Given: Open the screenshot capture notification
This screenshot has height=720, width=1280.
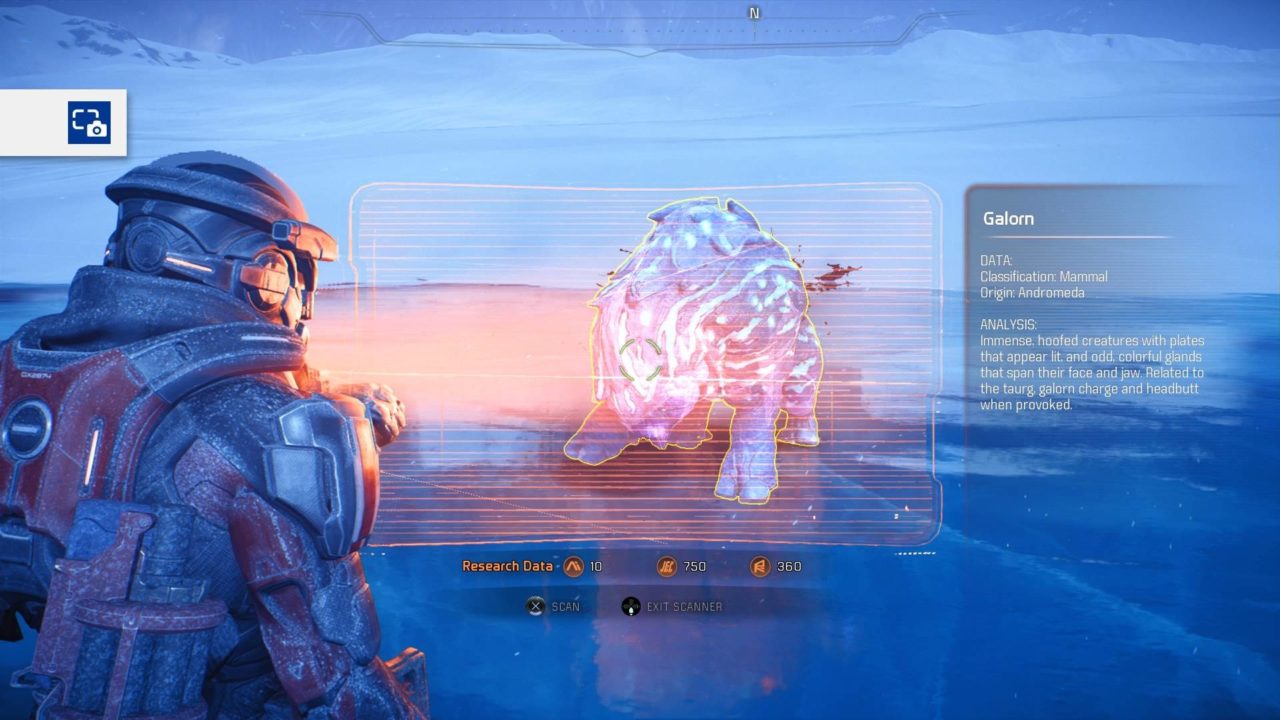Looking at the screenshot, I should point(89,123).
